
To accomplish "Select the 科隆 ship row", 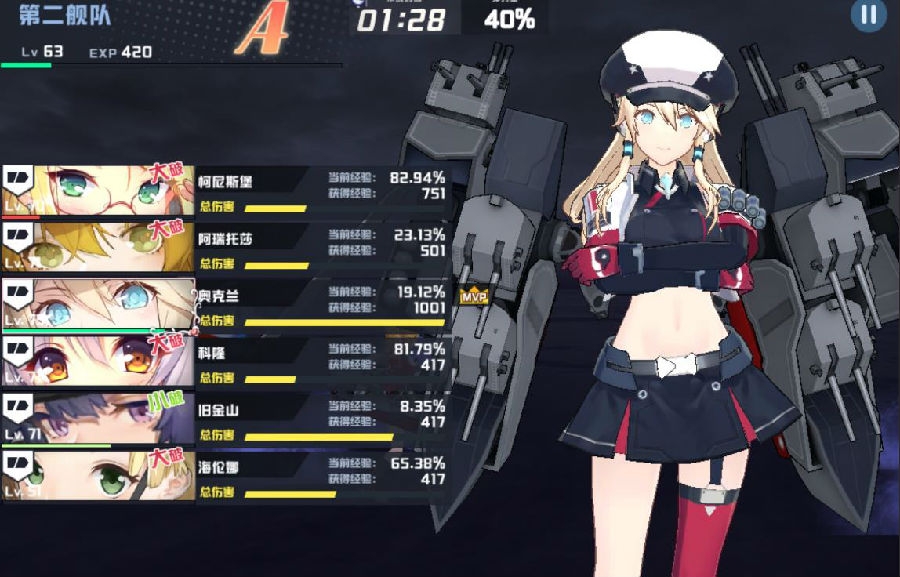I will [x=225, y=362].
